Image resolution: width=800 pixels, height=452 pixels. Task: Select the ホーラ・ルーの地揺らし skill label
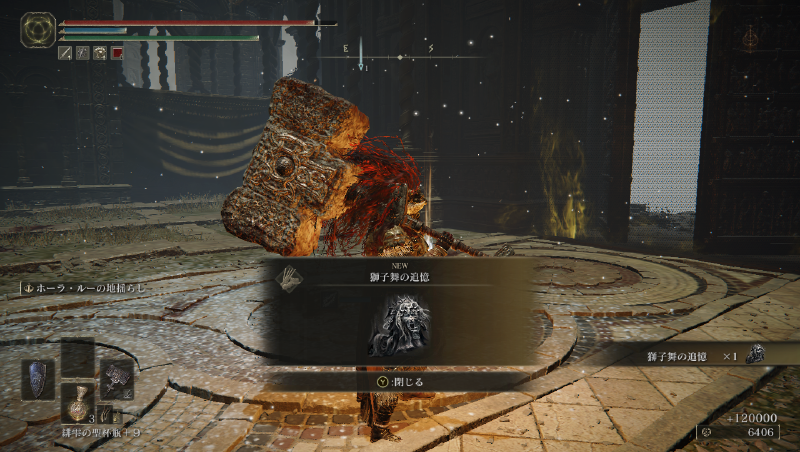82,288
